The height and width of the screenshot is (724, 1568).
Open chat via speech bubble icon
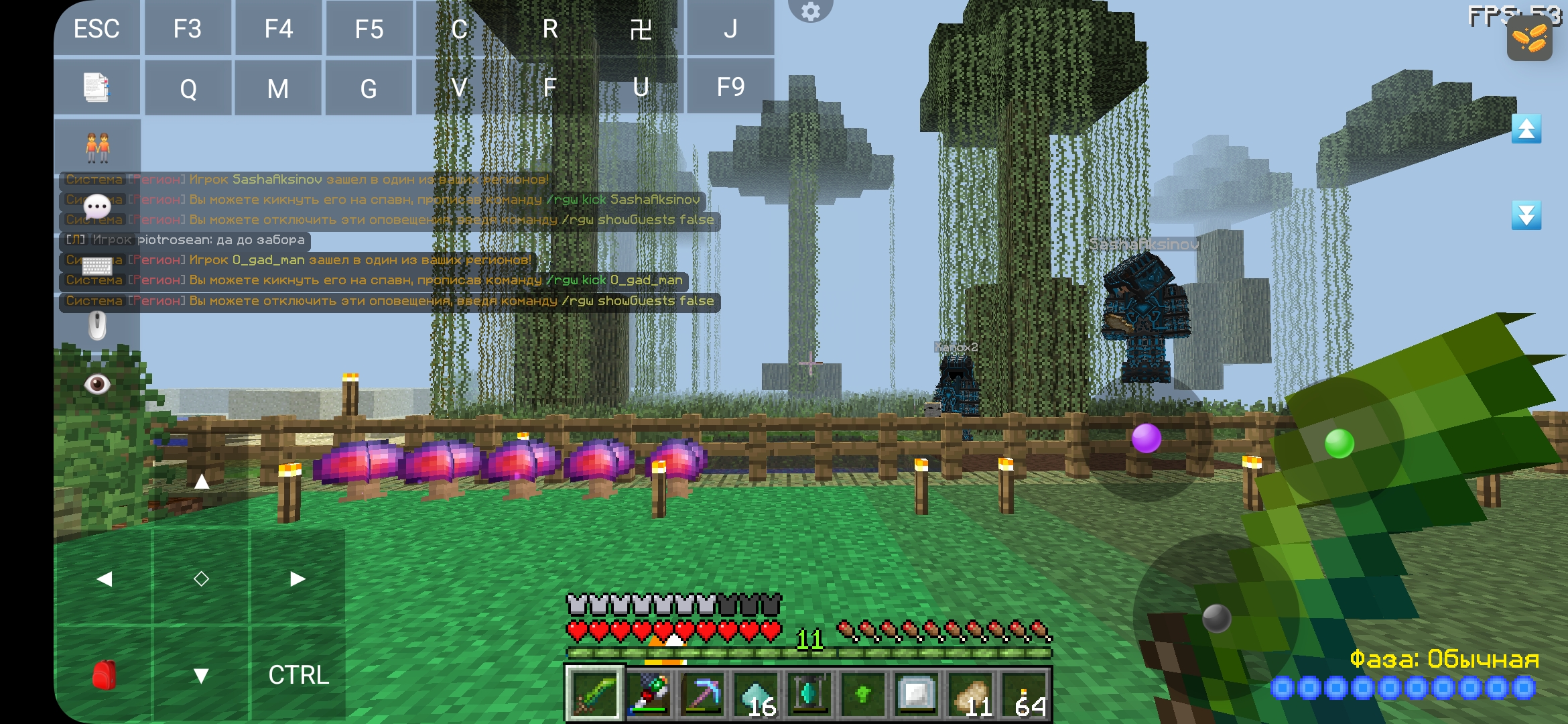click(x=97, y=205)
